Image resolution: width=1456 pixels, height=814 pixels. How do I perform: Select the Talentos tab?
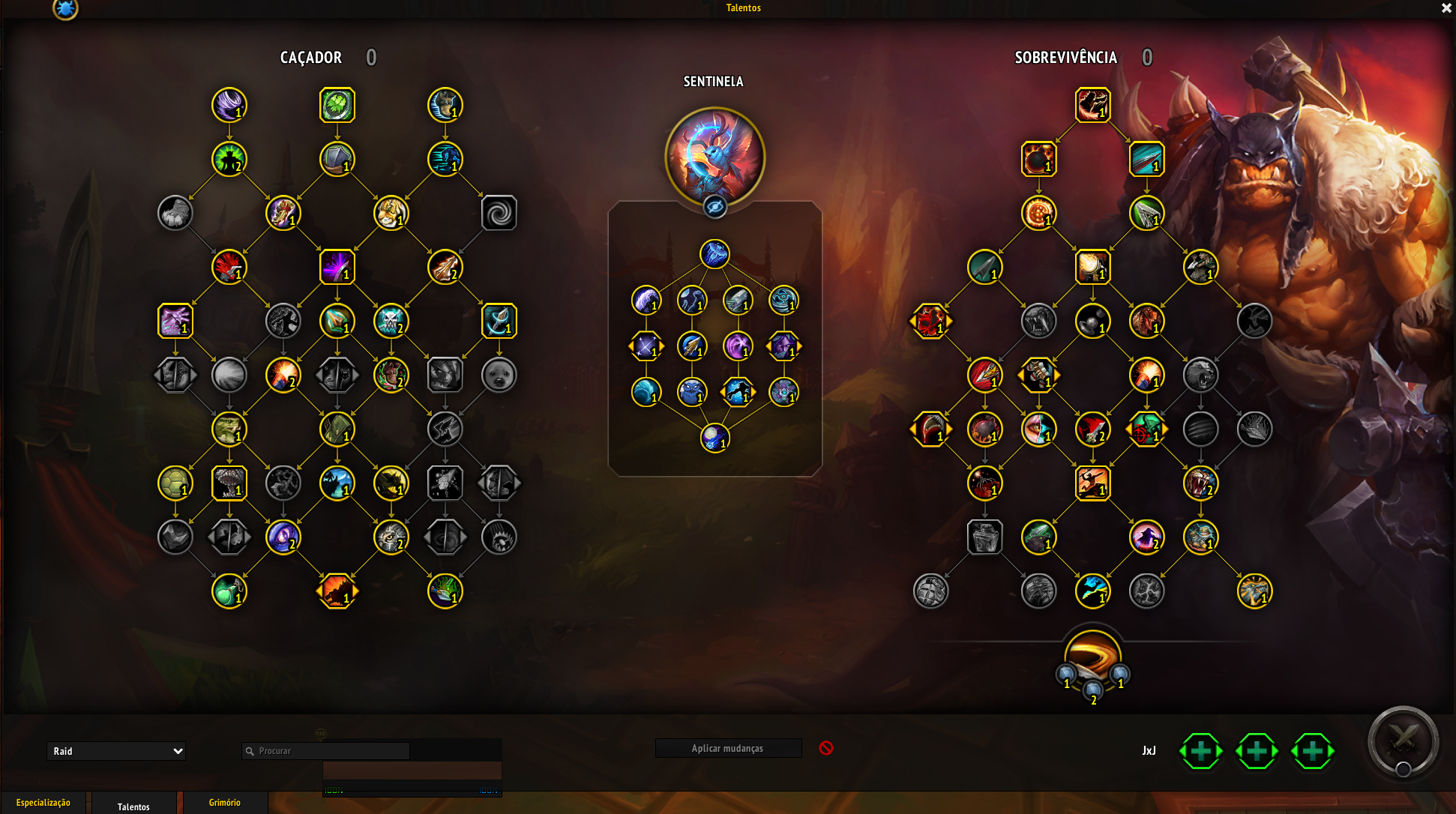(x=133, y=807)
